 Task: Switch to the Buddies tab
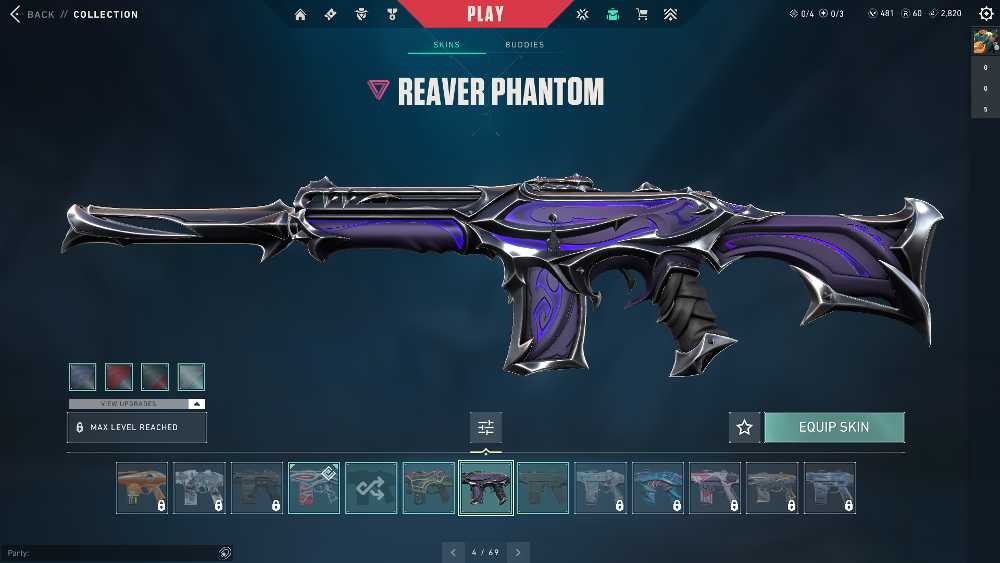(x=524, y=45)
